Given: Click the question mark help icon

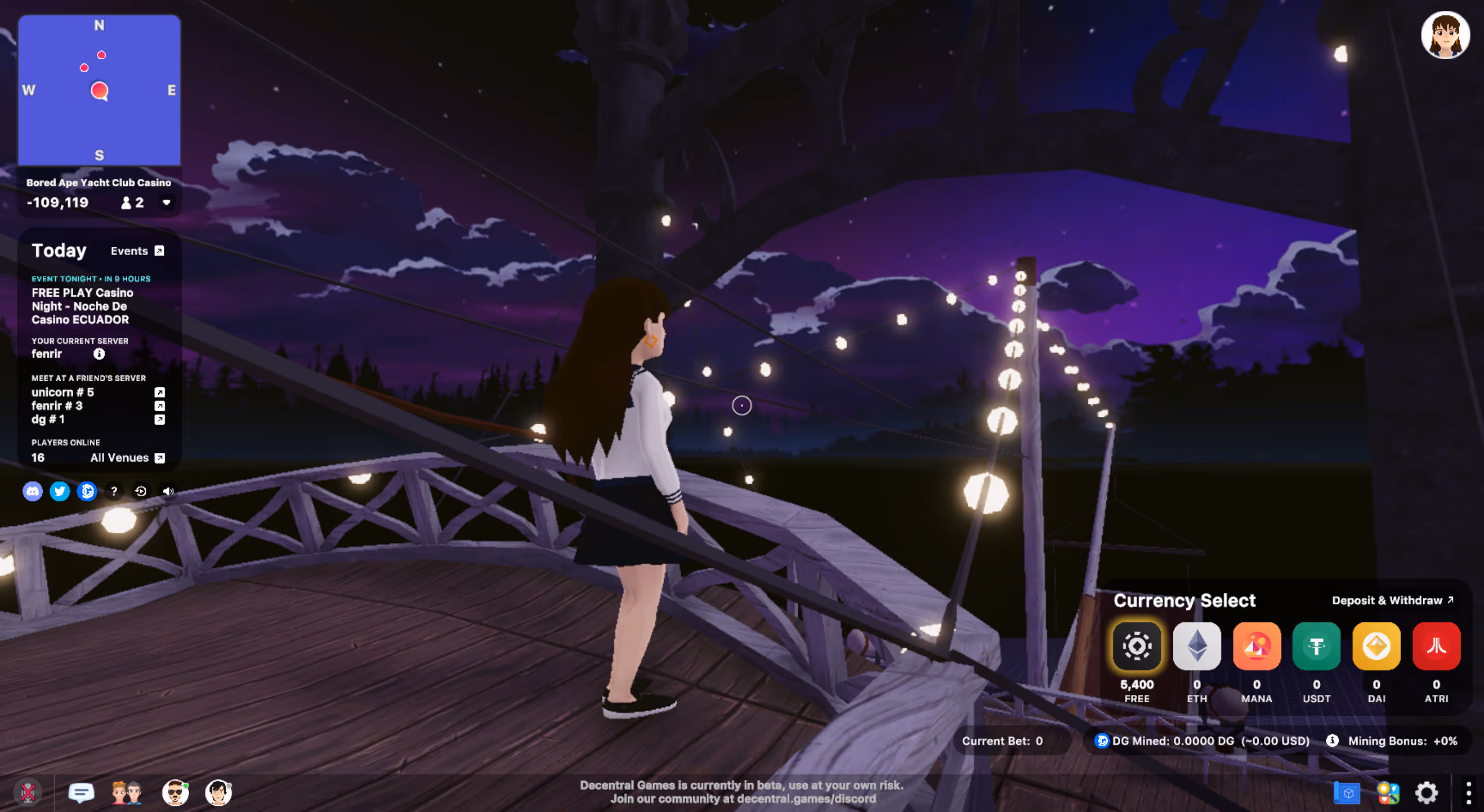Looking at the screenshot, I should 114,491.
